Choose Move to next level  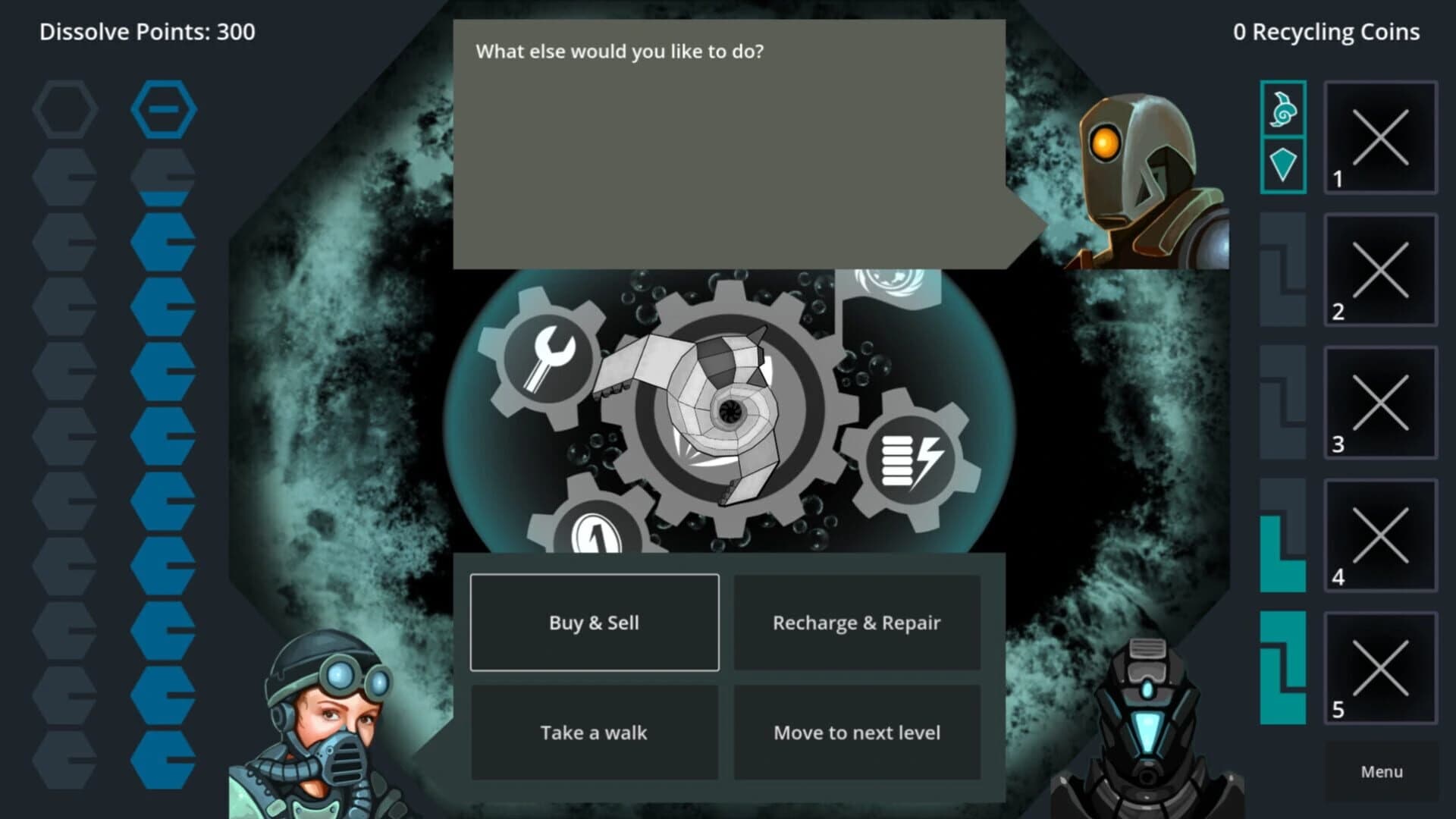point(856,732)
